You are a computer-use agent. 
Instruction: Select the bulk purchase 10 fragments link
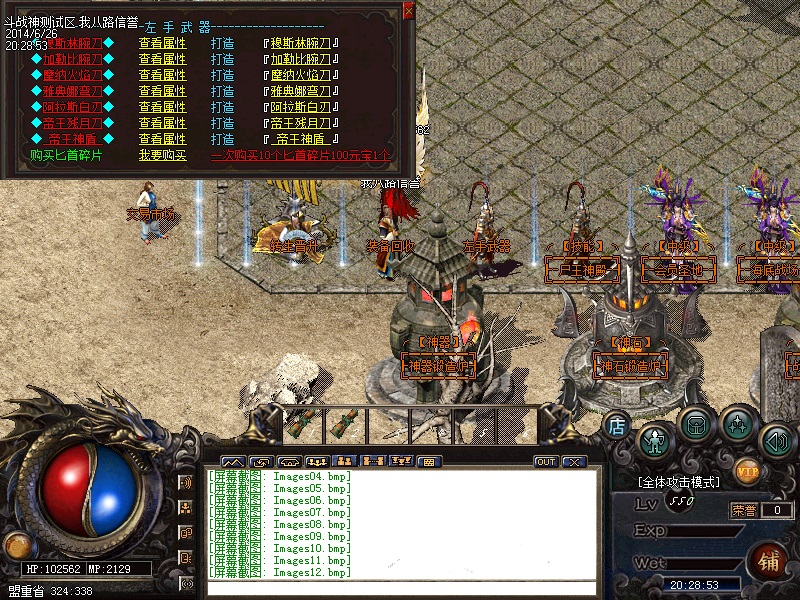pos(300,155)
